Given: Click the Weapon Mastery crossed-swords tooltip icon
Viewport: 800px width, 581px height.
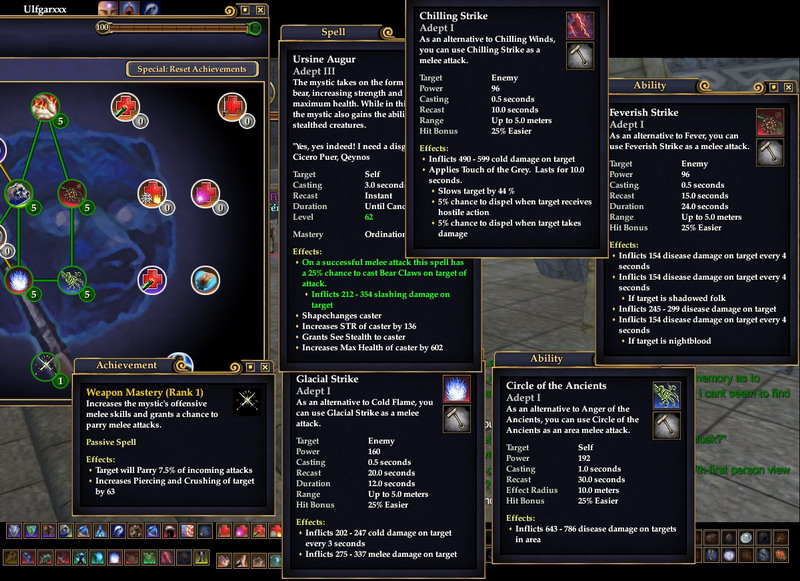Looking at the screenshot, I should point(245,402).
